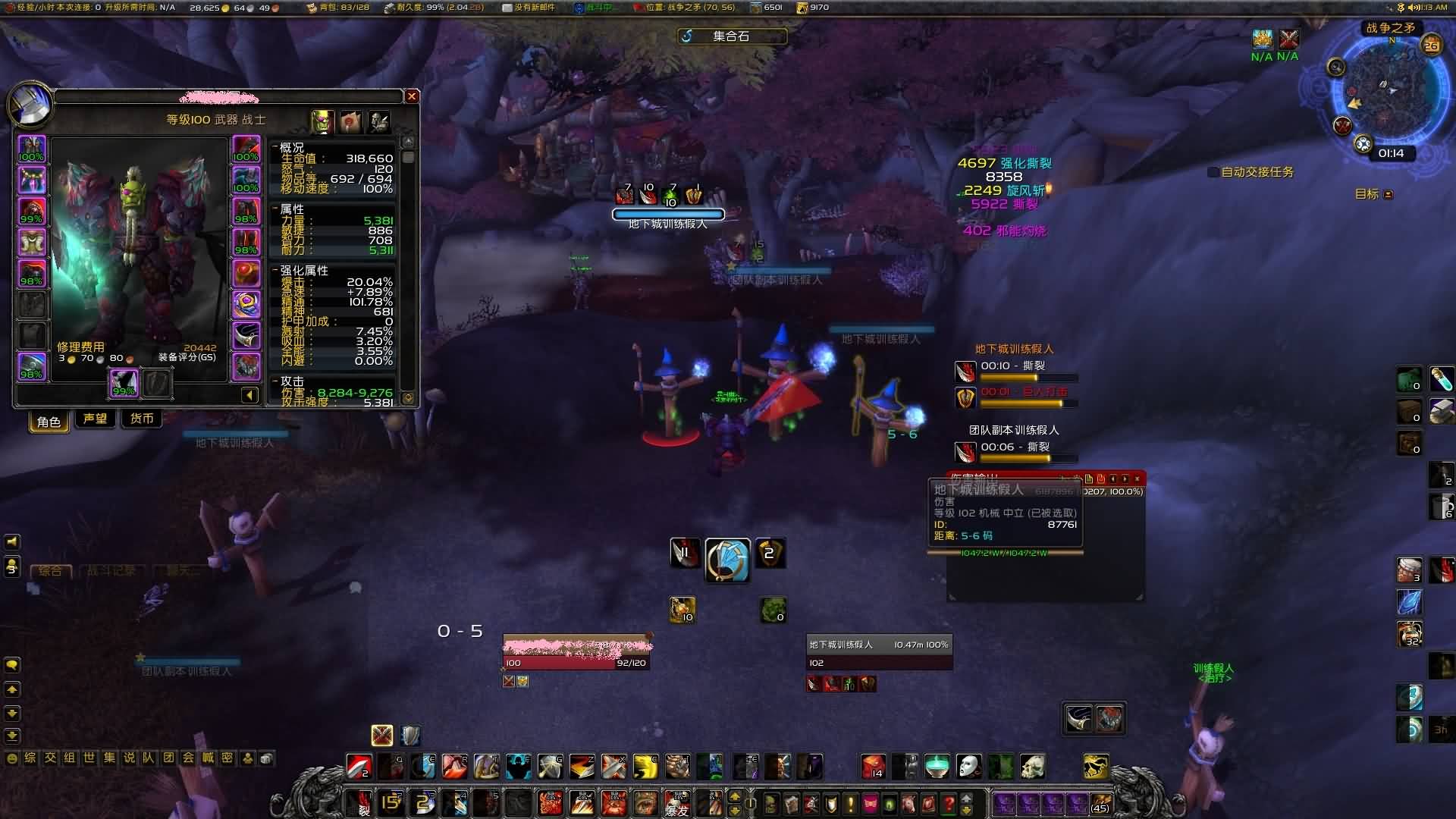Select the 世 world chat channel button

point(89,758)
